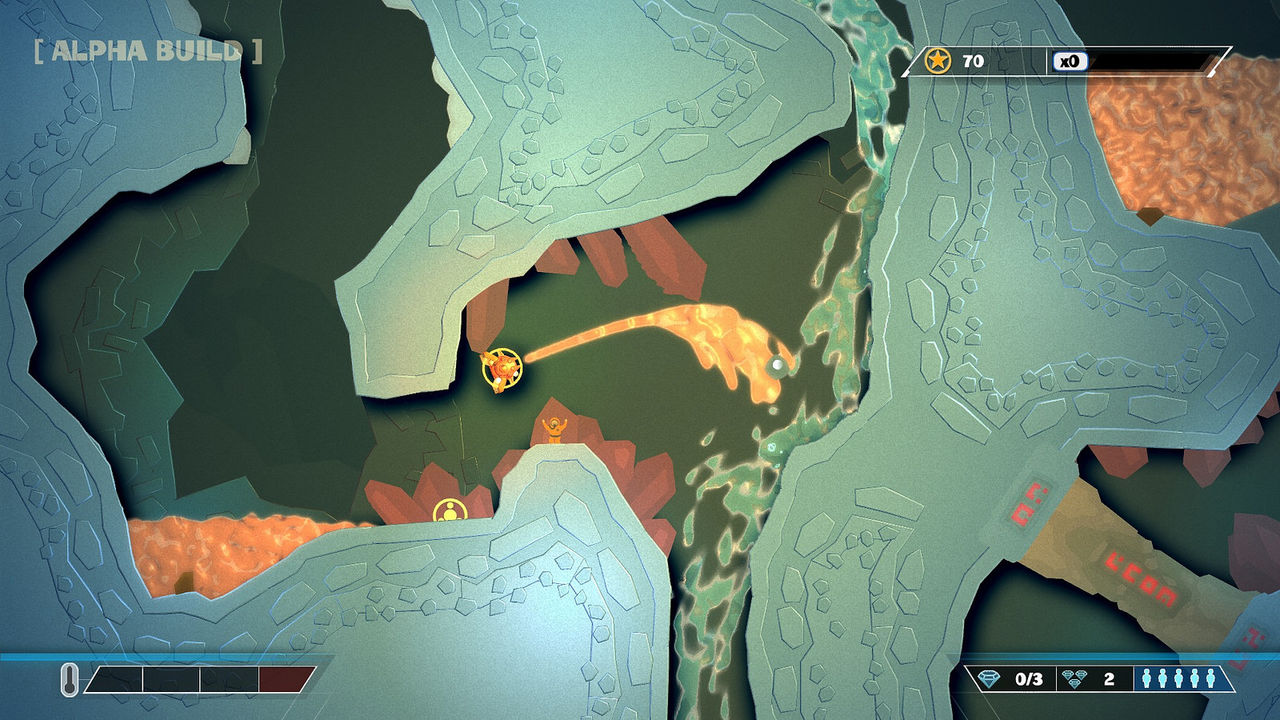Click the thermometer icon near heat gauge
The width and height of the screenshot is (1280, 720).
tap(70, 679)
